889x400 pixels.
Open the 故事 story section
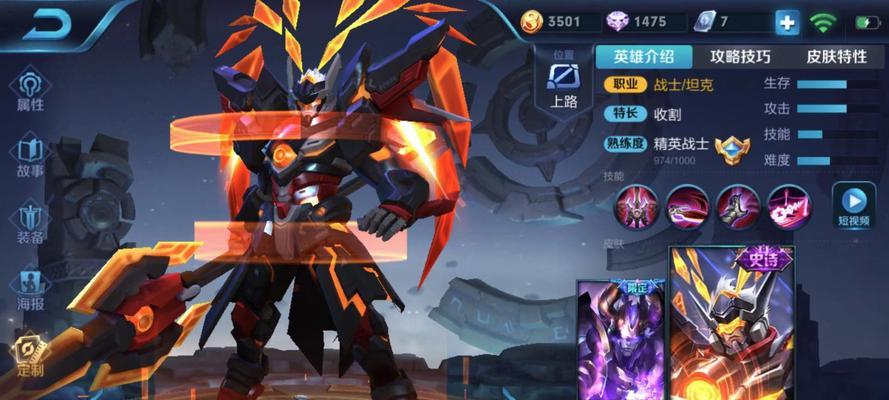pyautogui.click(x=31, y=157)
